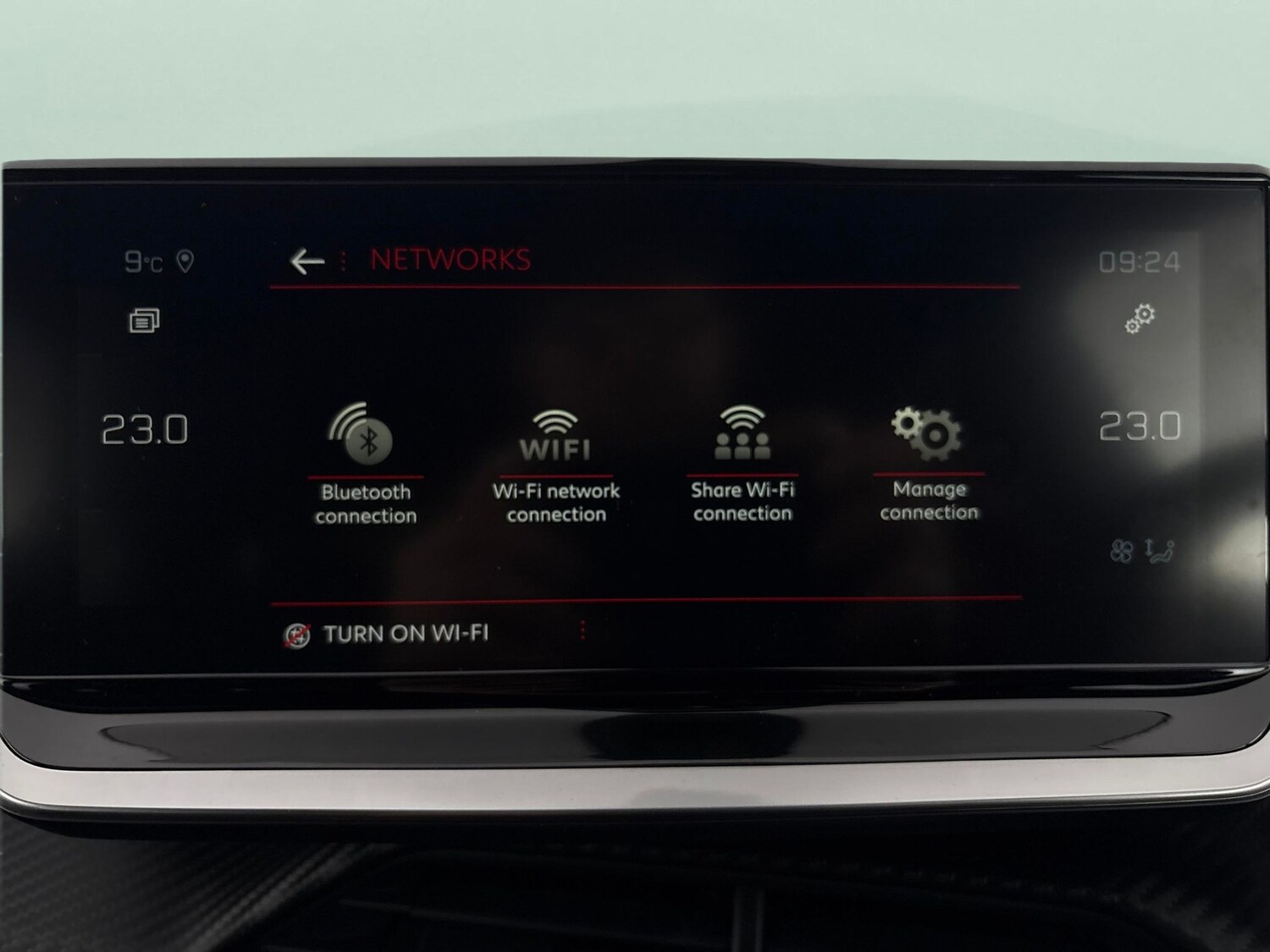This screenshot has width=1270, height=952.
Task: Open Share Wi-Fi connection
Action: tap(742, 432)
